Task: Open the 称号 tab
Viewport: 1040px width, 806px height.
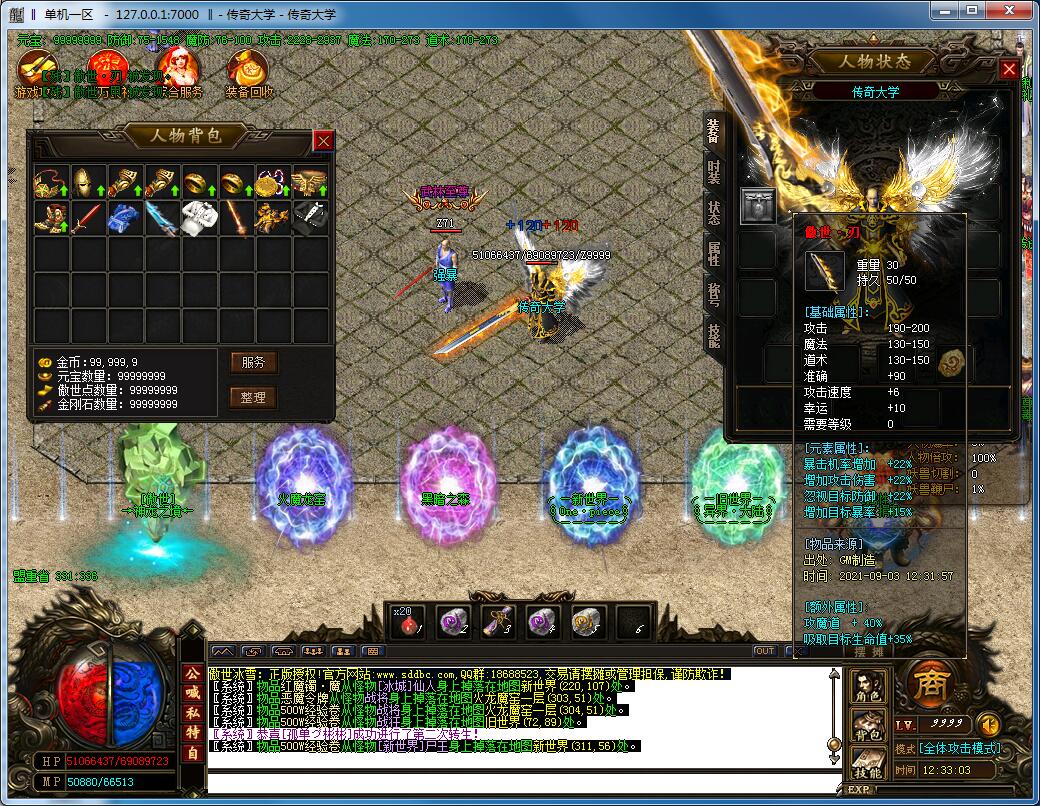Action: pyautogui.click(x=713, y=294)
